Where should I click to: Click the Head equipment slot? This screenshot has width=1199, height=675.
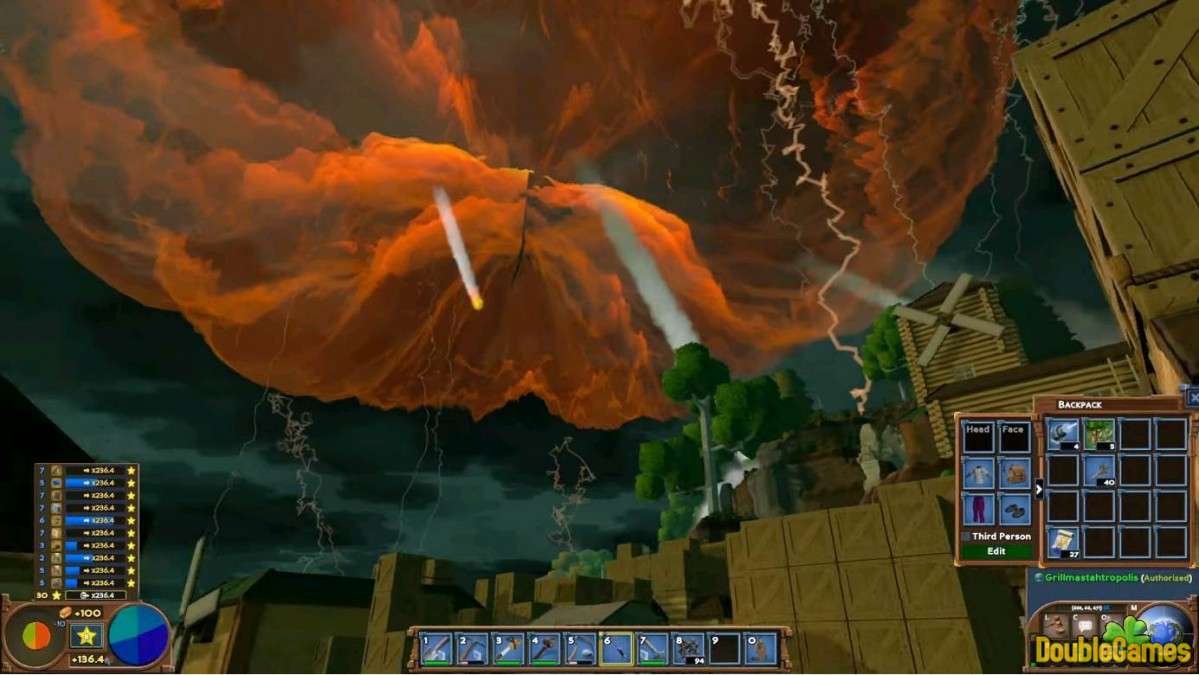coord(978,436)
